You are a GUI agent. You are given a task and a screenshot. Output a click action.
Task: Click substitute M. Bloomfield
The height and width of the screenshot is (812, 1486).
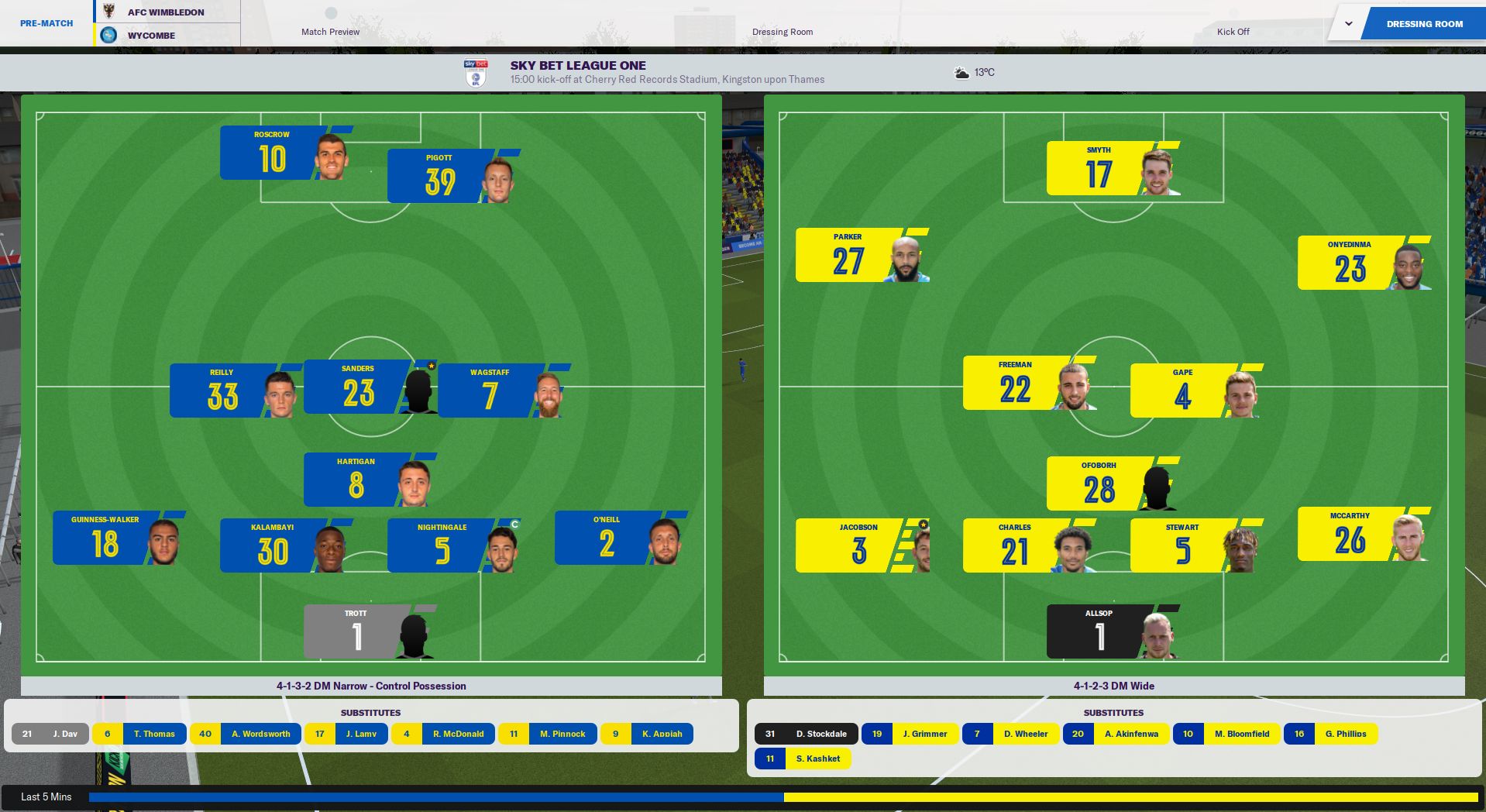point(1243,734)
